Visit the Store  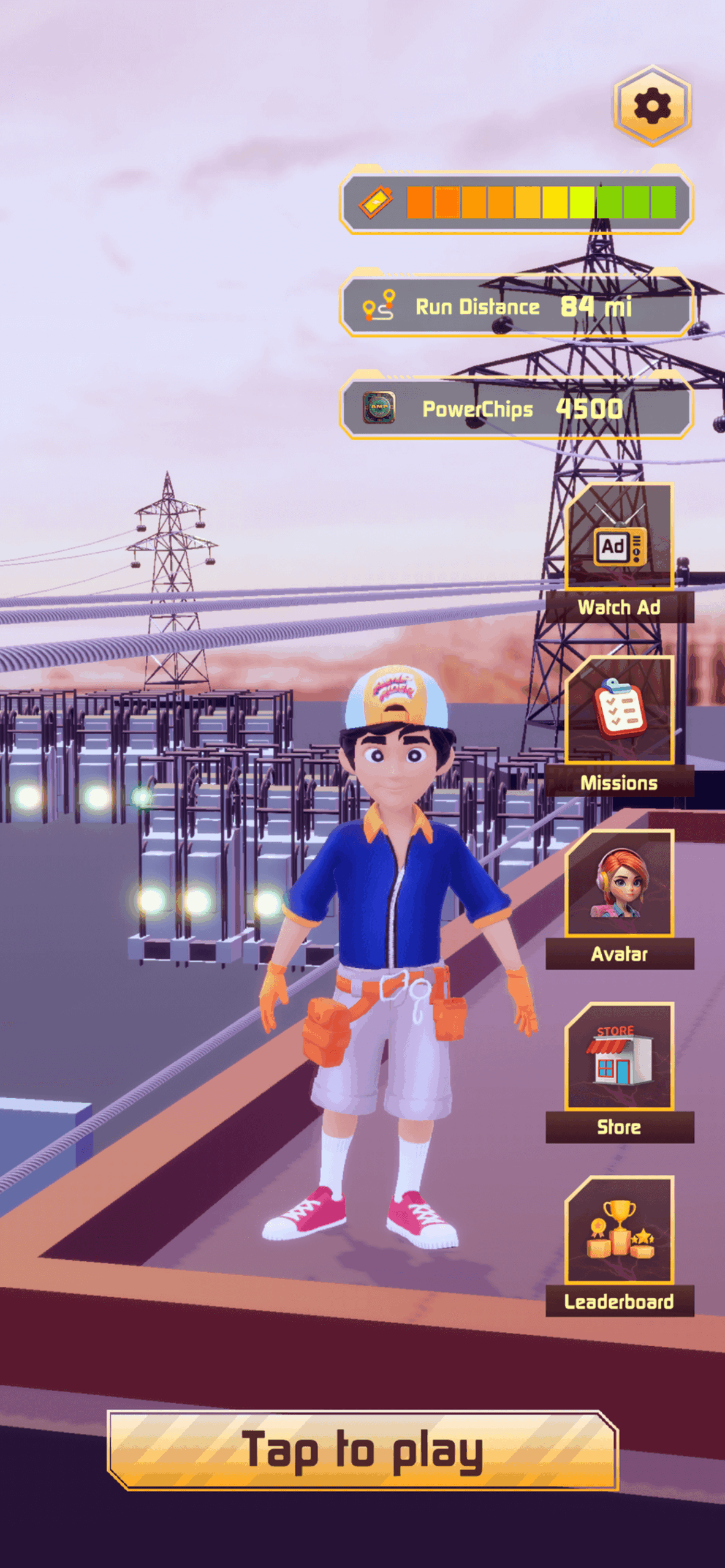click(x=619, y=1072)
